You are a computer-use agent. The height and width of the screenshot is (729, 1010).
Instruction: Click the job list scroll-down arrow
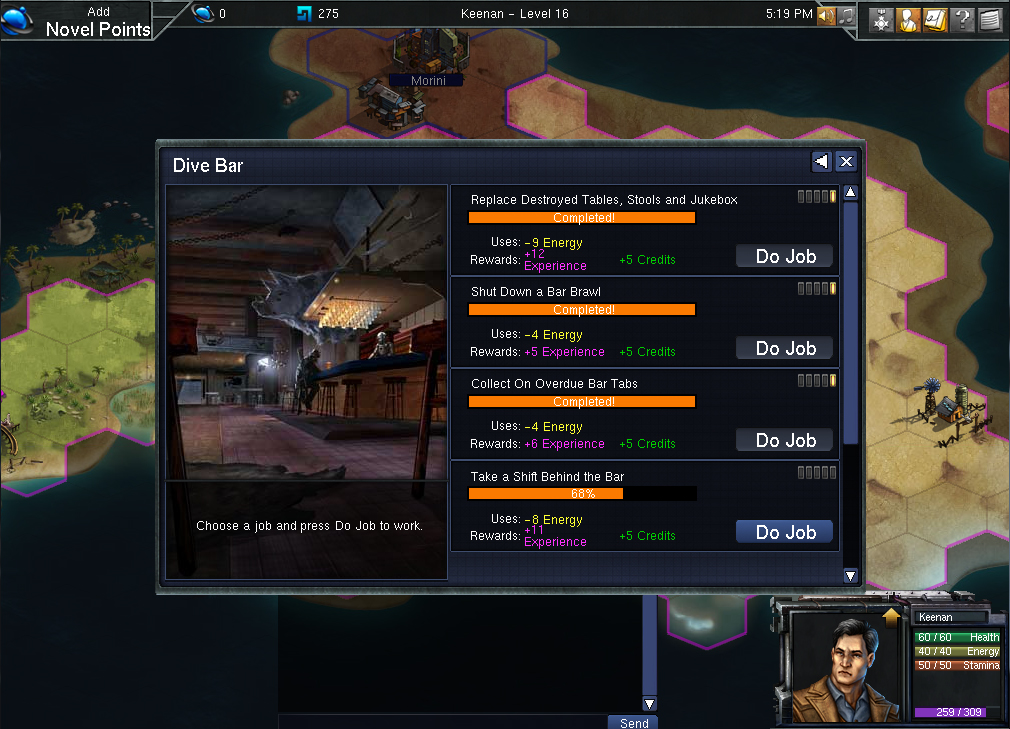pos(850,575)
